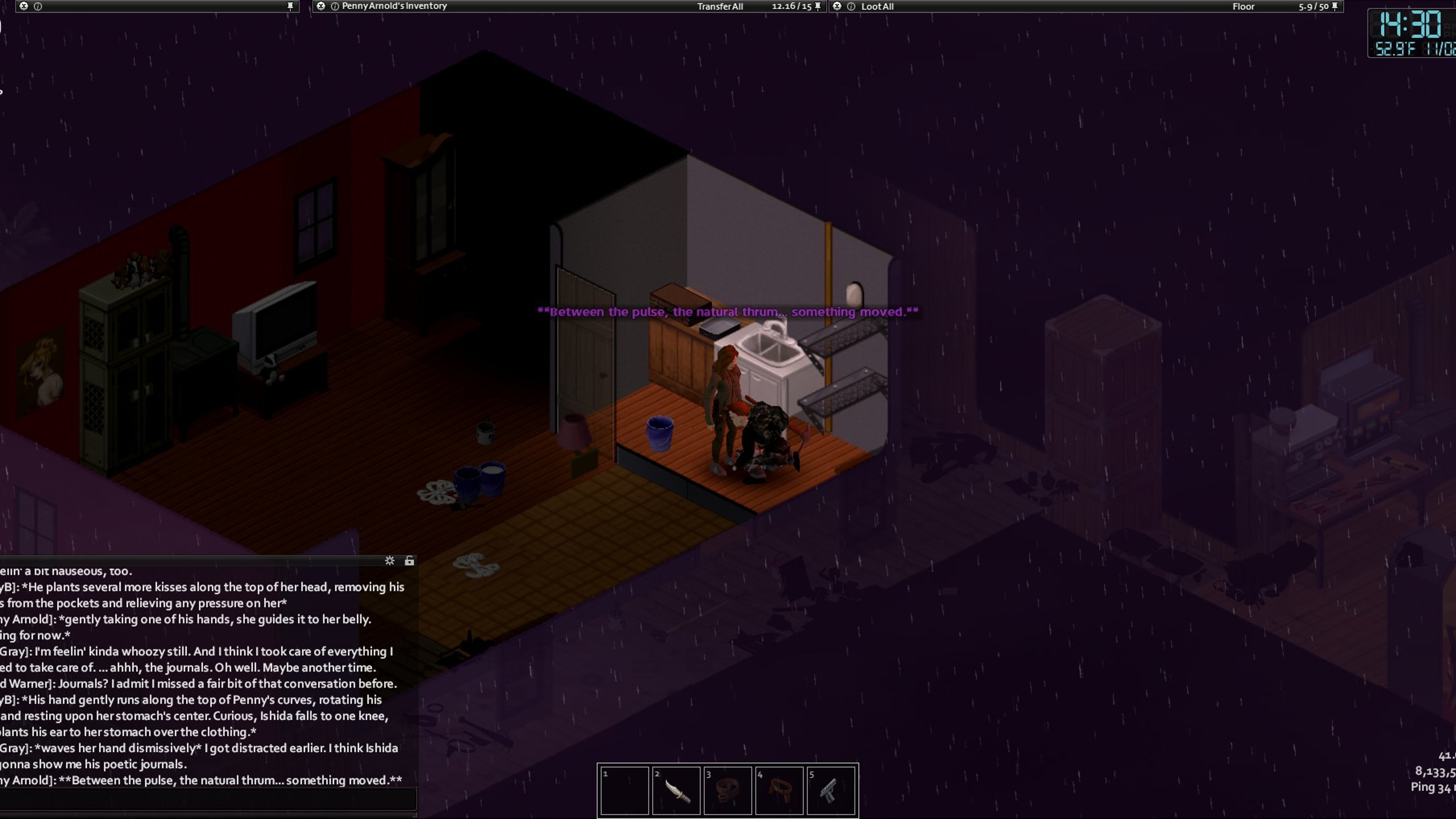Pin Penny Arnold's Inventory panel
Image resolution: width=1456 pixels, height=819 pixels.
(818, 6)
